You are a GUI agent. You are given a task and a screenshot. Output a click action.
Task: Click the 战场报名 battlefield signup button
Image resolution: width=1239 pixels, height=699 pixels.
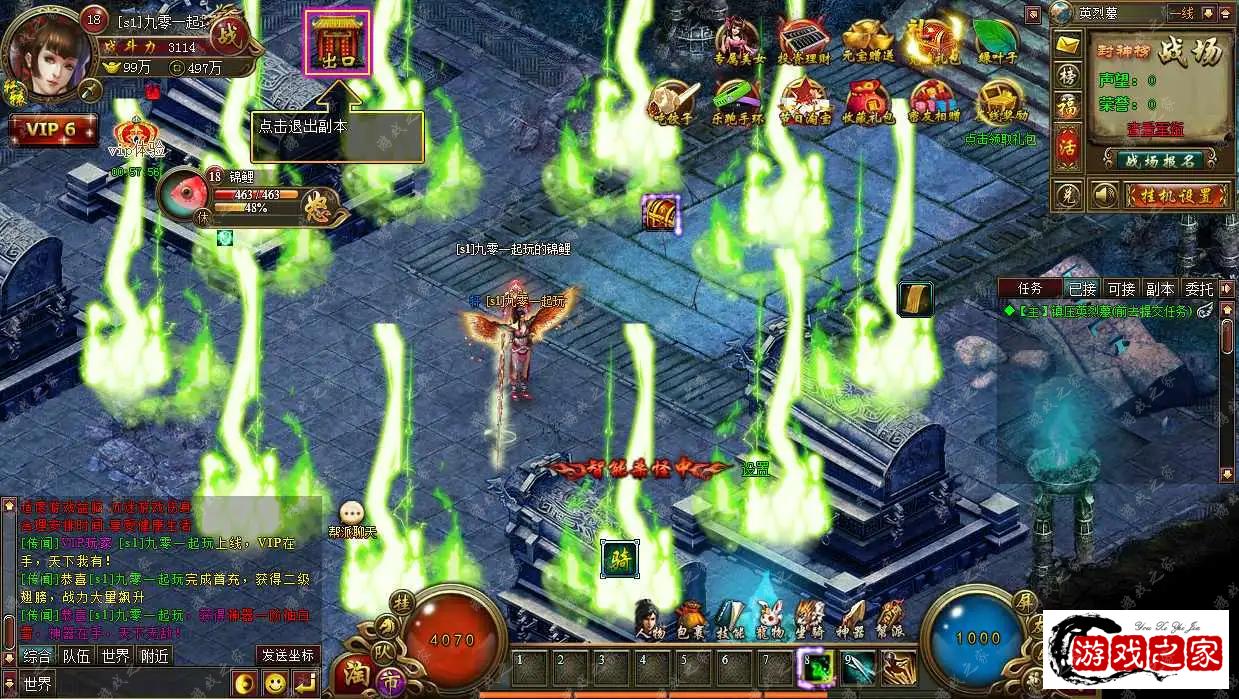pos(1159,160)
